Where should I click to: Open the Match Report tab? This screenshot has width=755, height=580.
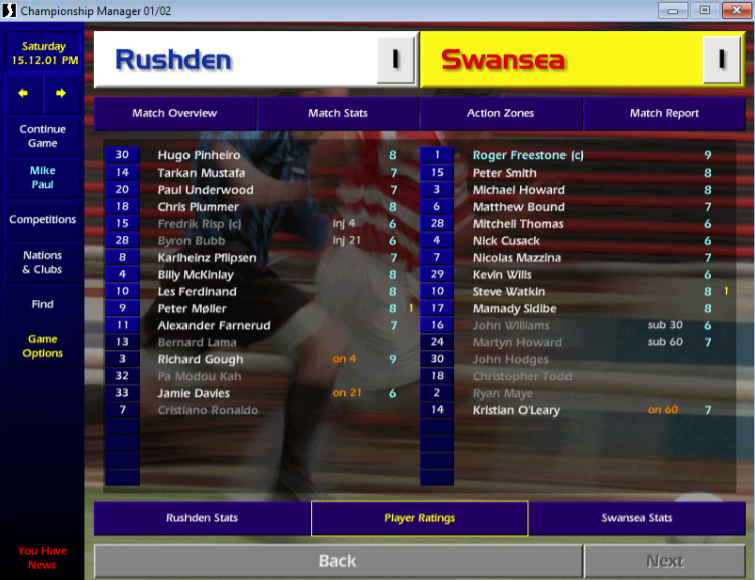664,113
